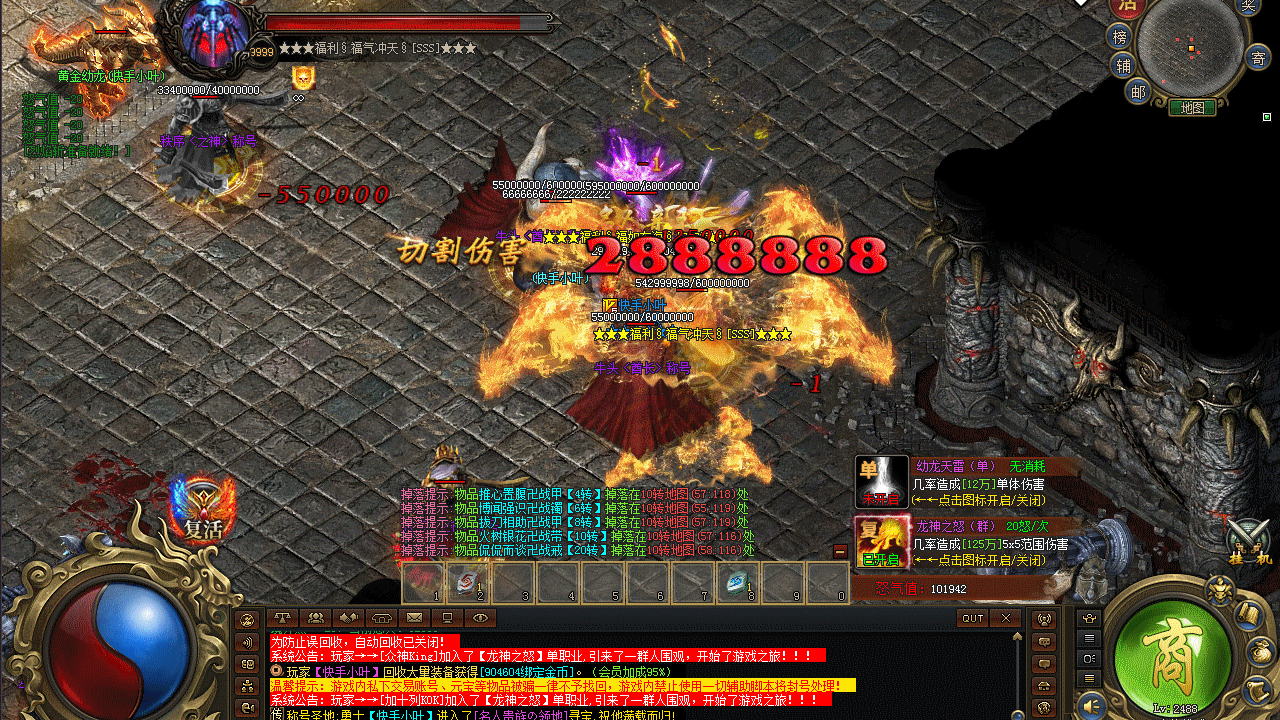
Task: Click the QUT button on the chat bar
Action: [973, 618]
